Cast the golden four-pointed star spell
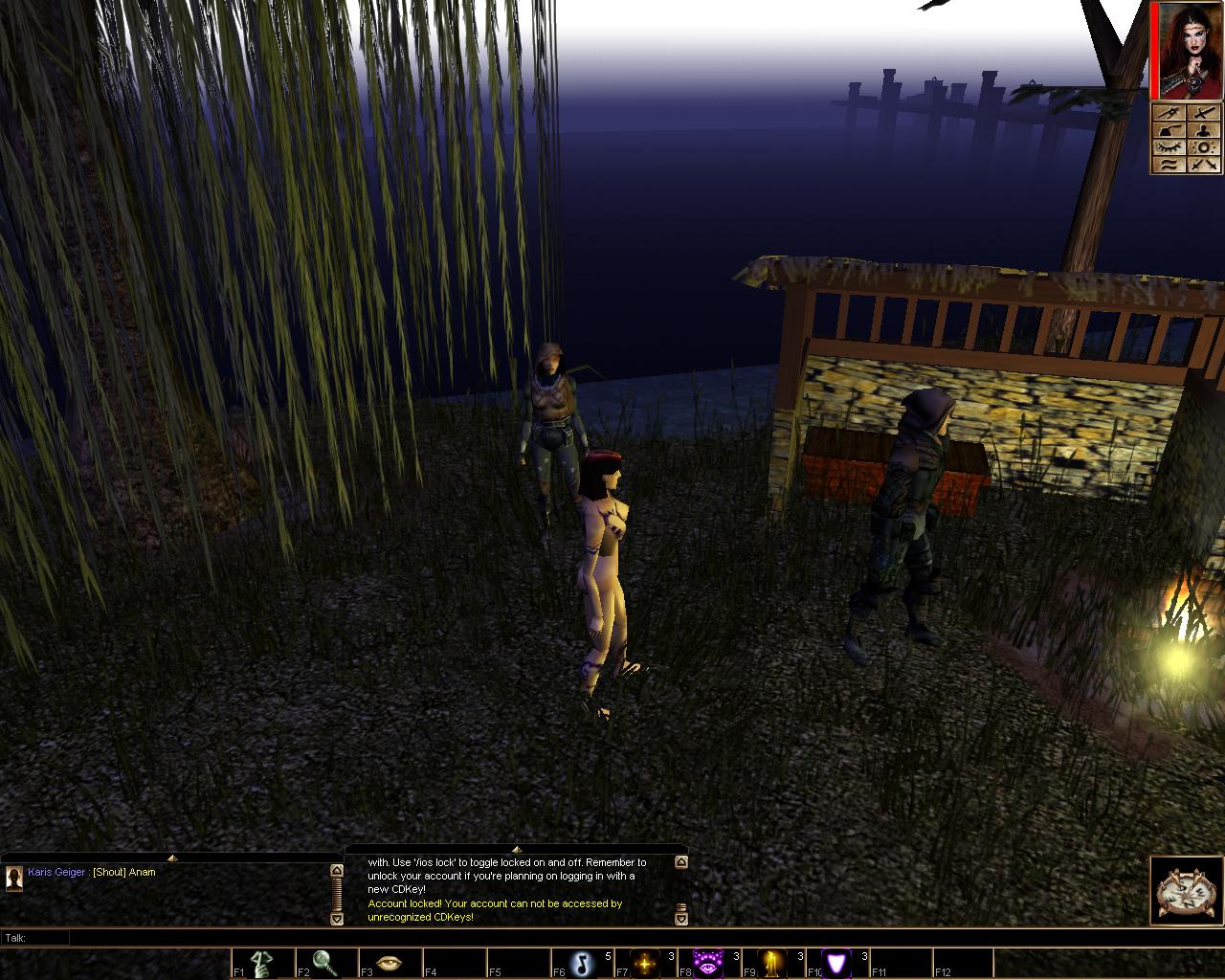The image size is (1225, 980). click(645, 963)
